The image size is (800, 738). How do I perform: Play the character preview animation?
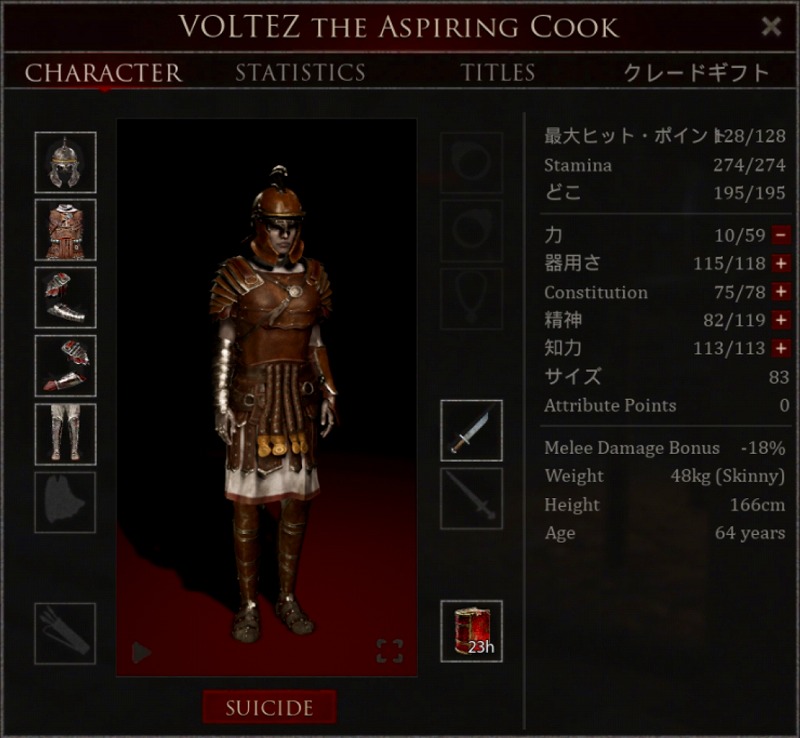click(141, 653)
